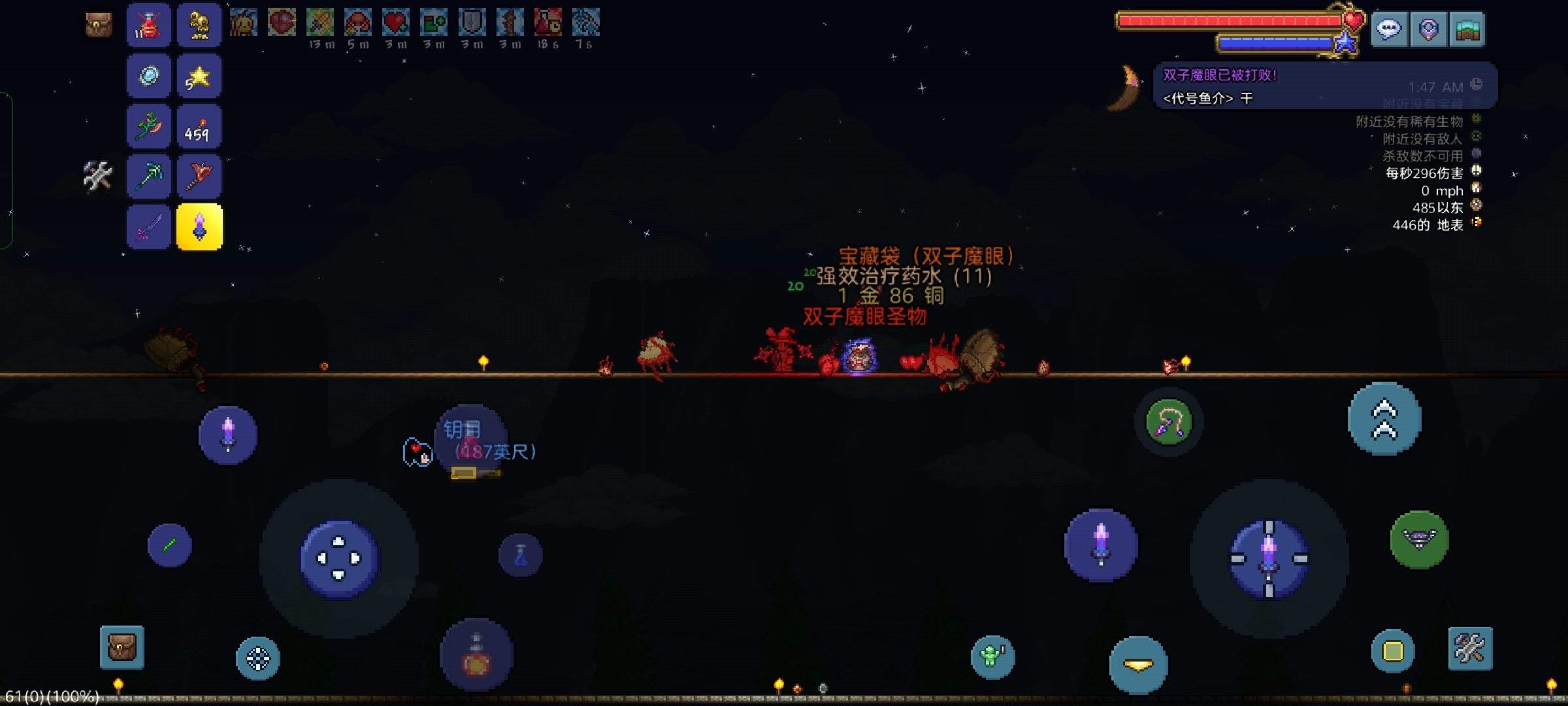
Task: Choose the fallen star hotbar slot
Action: pyautogui.click(x=199, y=76)
